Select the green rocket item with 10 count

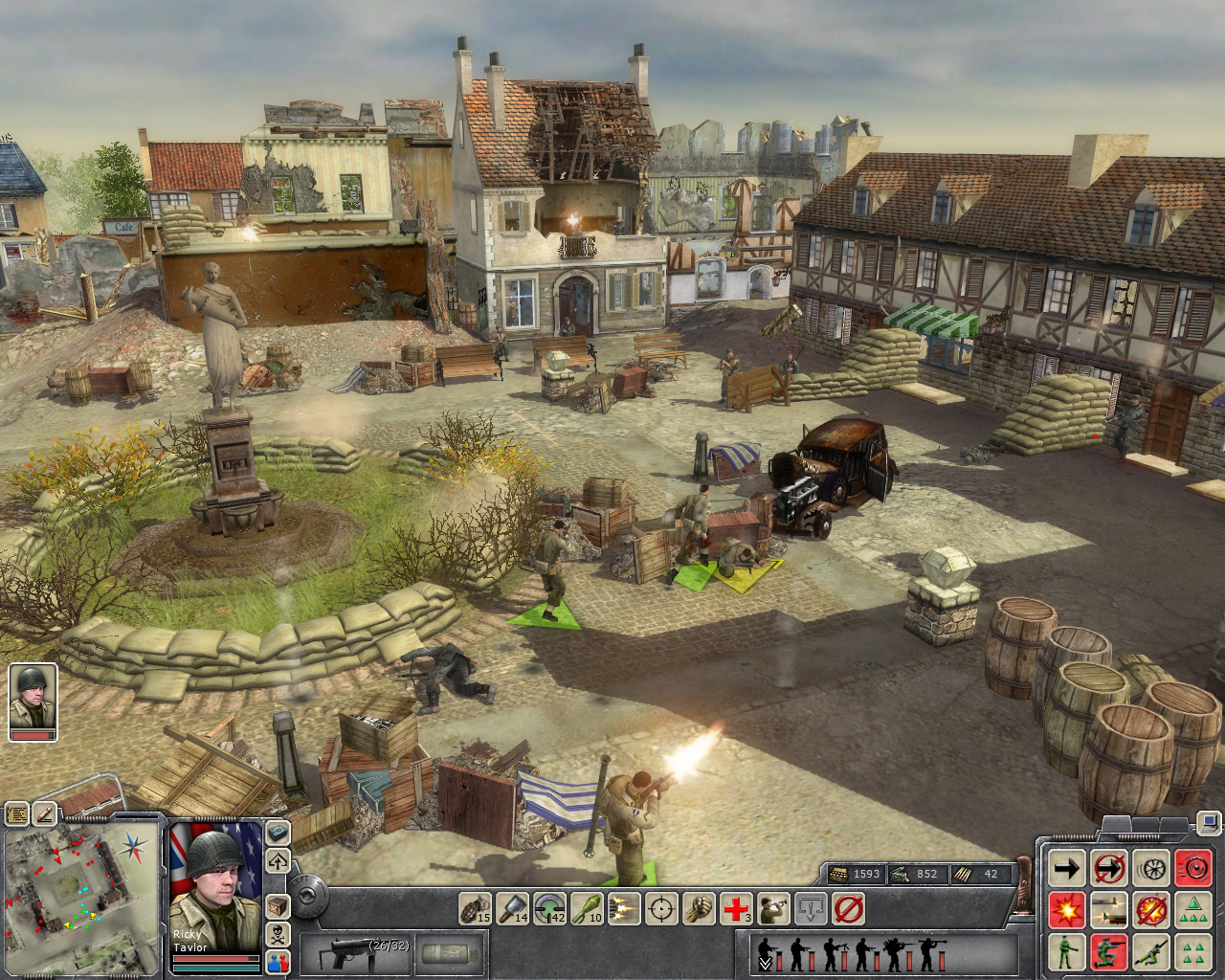pyautogui.click(x=587, y=907)
